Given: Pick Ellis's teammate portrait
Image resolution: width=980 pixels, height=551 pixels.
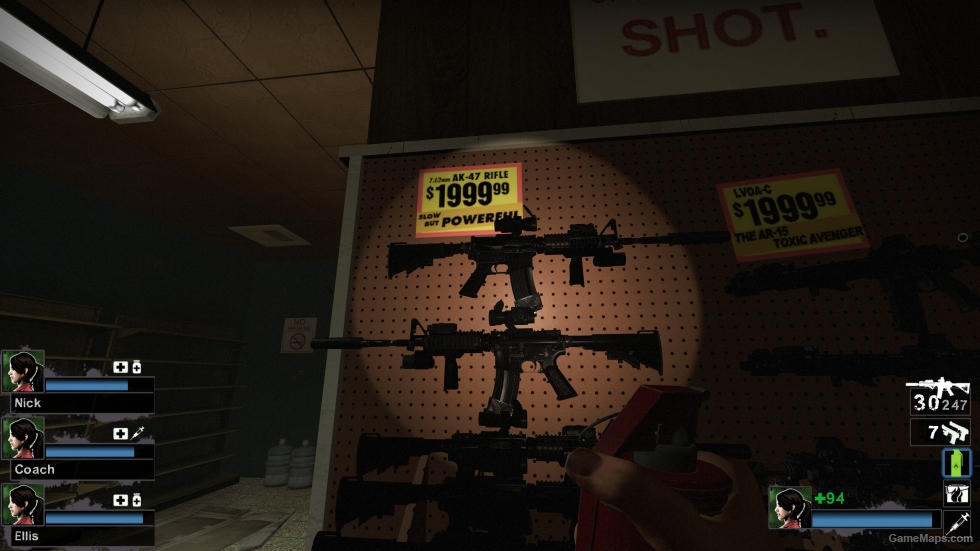Looking at the screenshot, I should 23,505.
